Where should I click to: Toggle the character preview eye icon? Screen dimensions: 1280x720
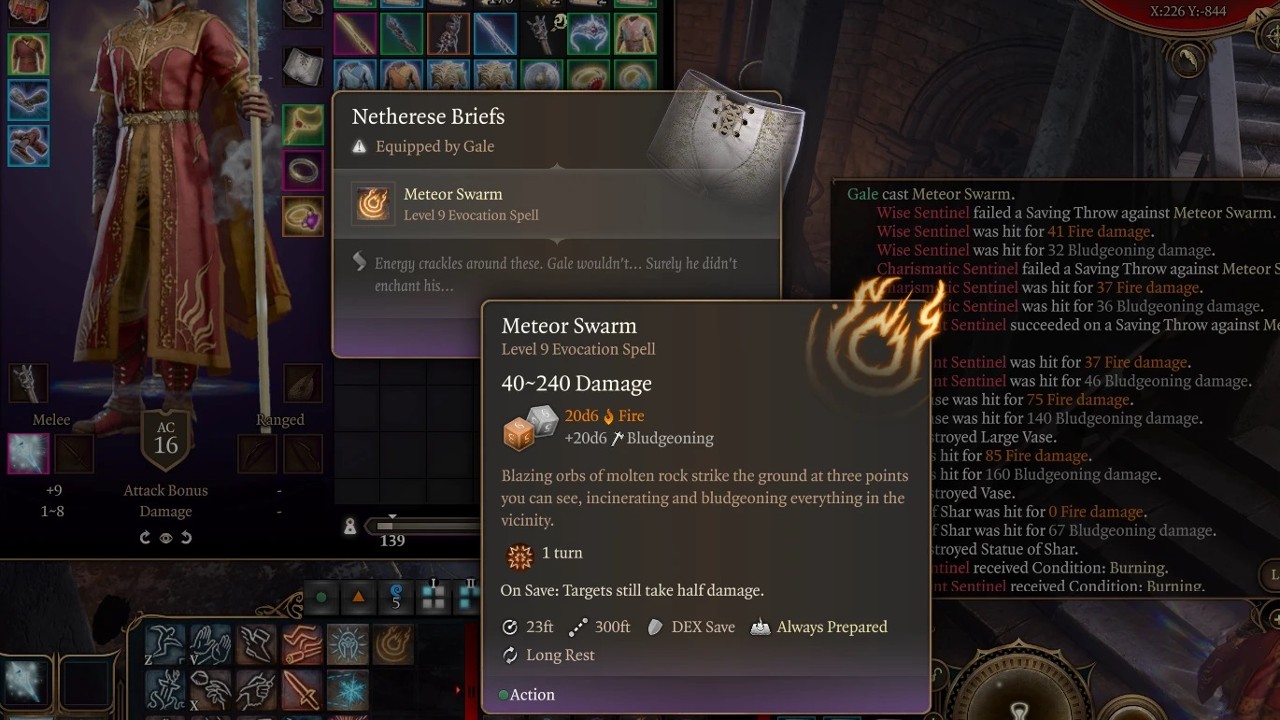[x=166, y=537]
